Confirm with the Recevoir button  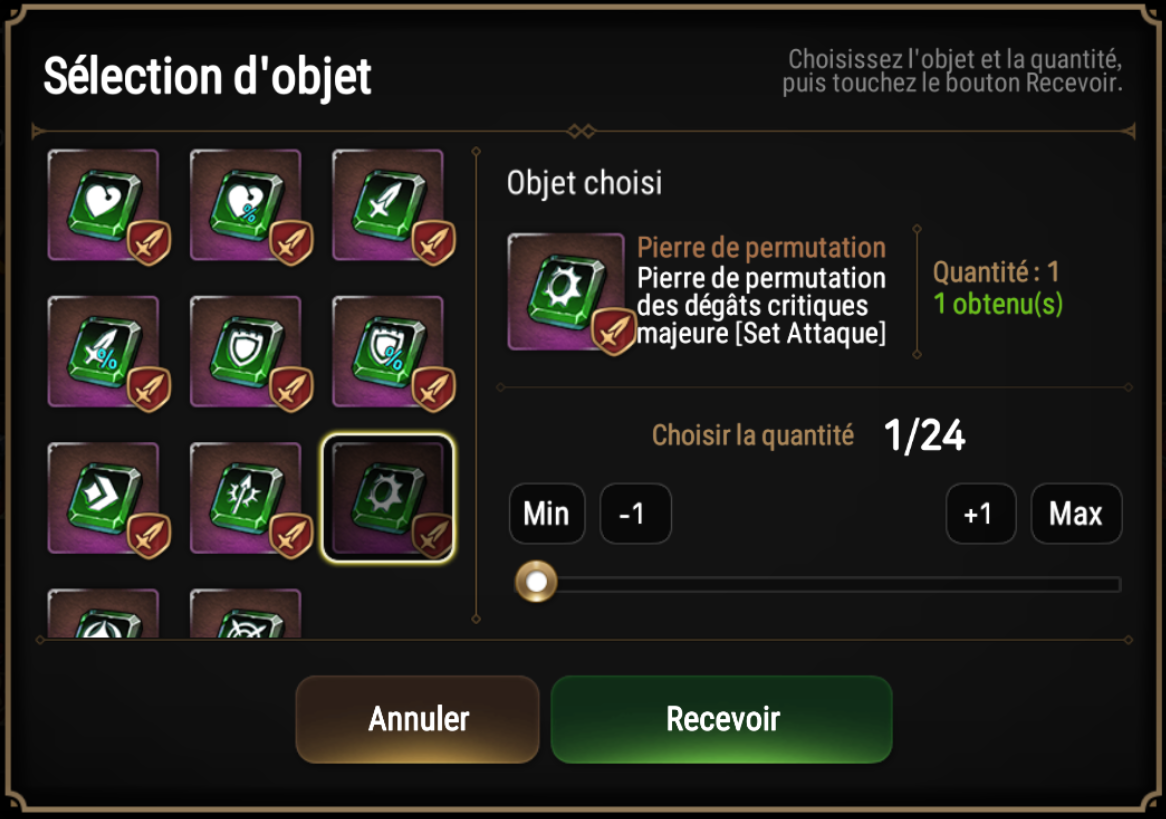(x=722, y=718)
